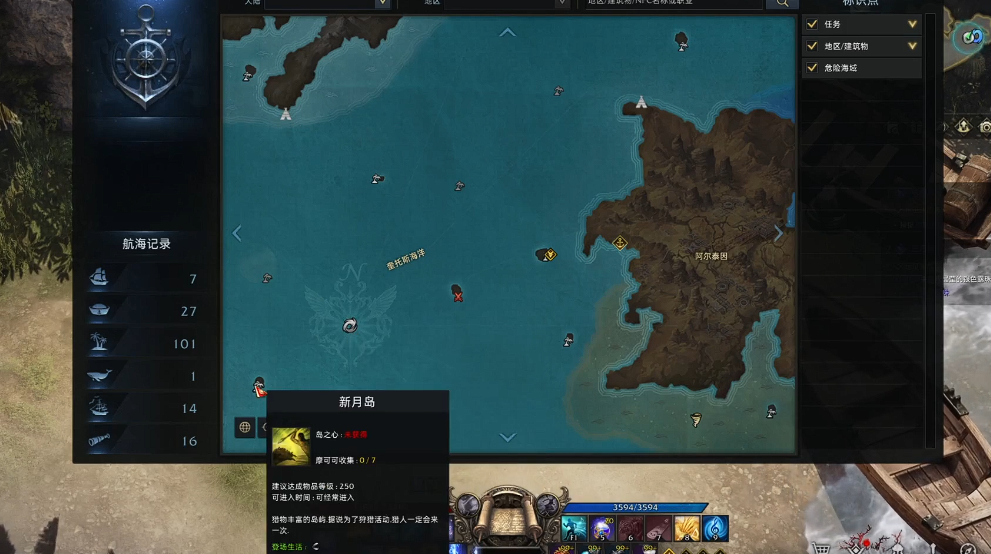The height and width of the screenshot is (554, 991).
Task: Click the magnifier search button
Action: point(781,3)
